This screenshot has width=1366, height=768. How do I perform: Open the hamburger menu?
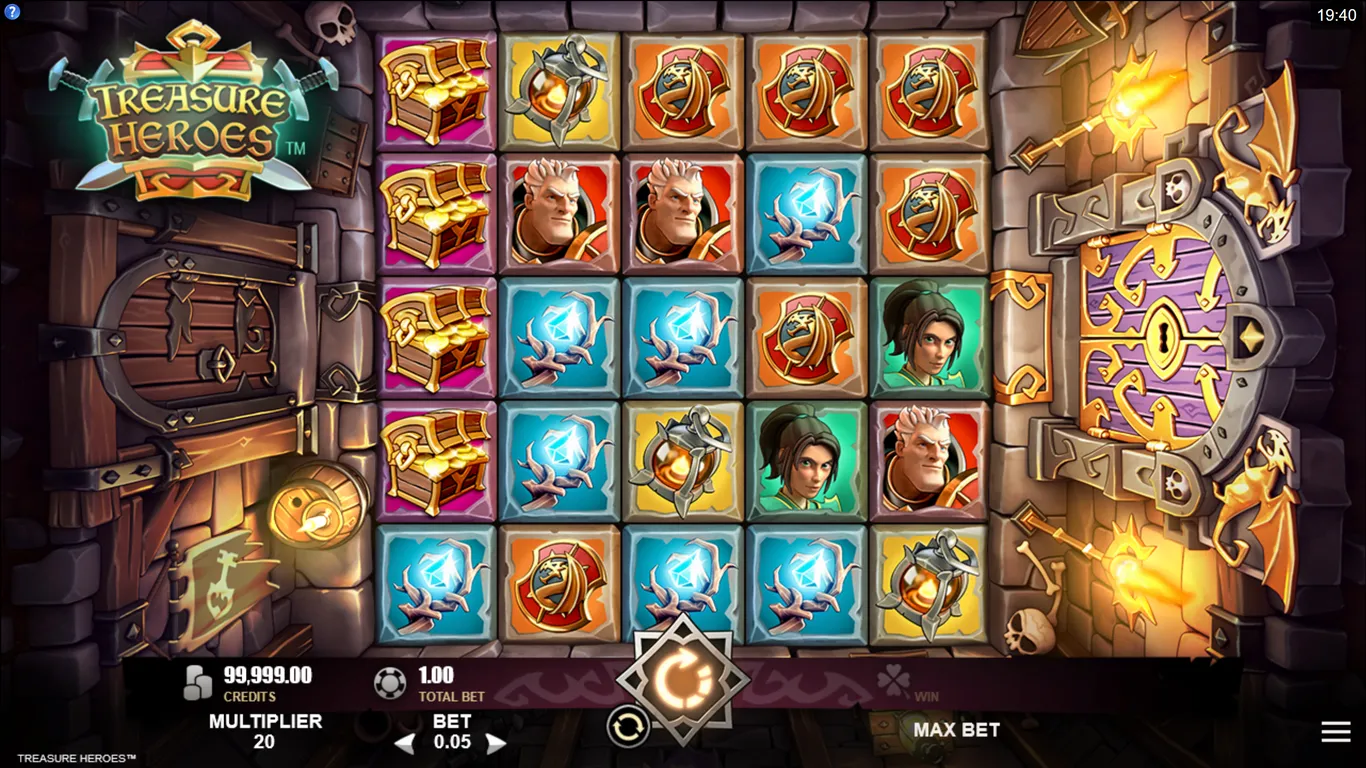click(x=1335, y=732)
